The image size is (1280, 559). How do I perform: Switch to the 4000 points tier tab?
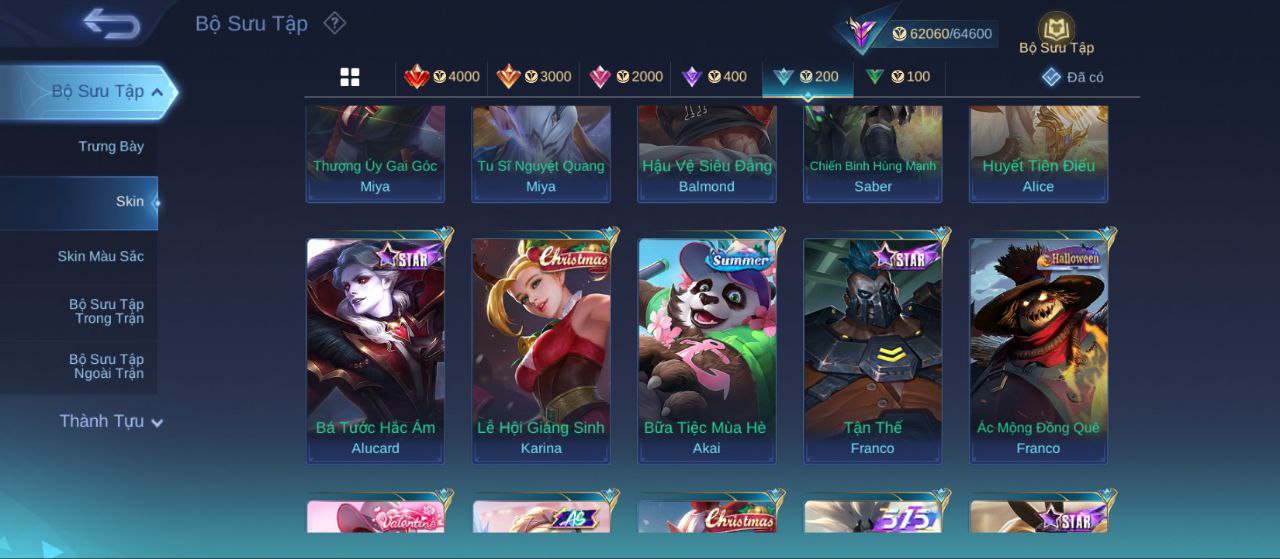click(441, 77)
